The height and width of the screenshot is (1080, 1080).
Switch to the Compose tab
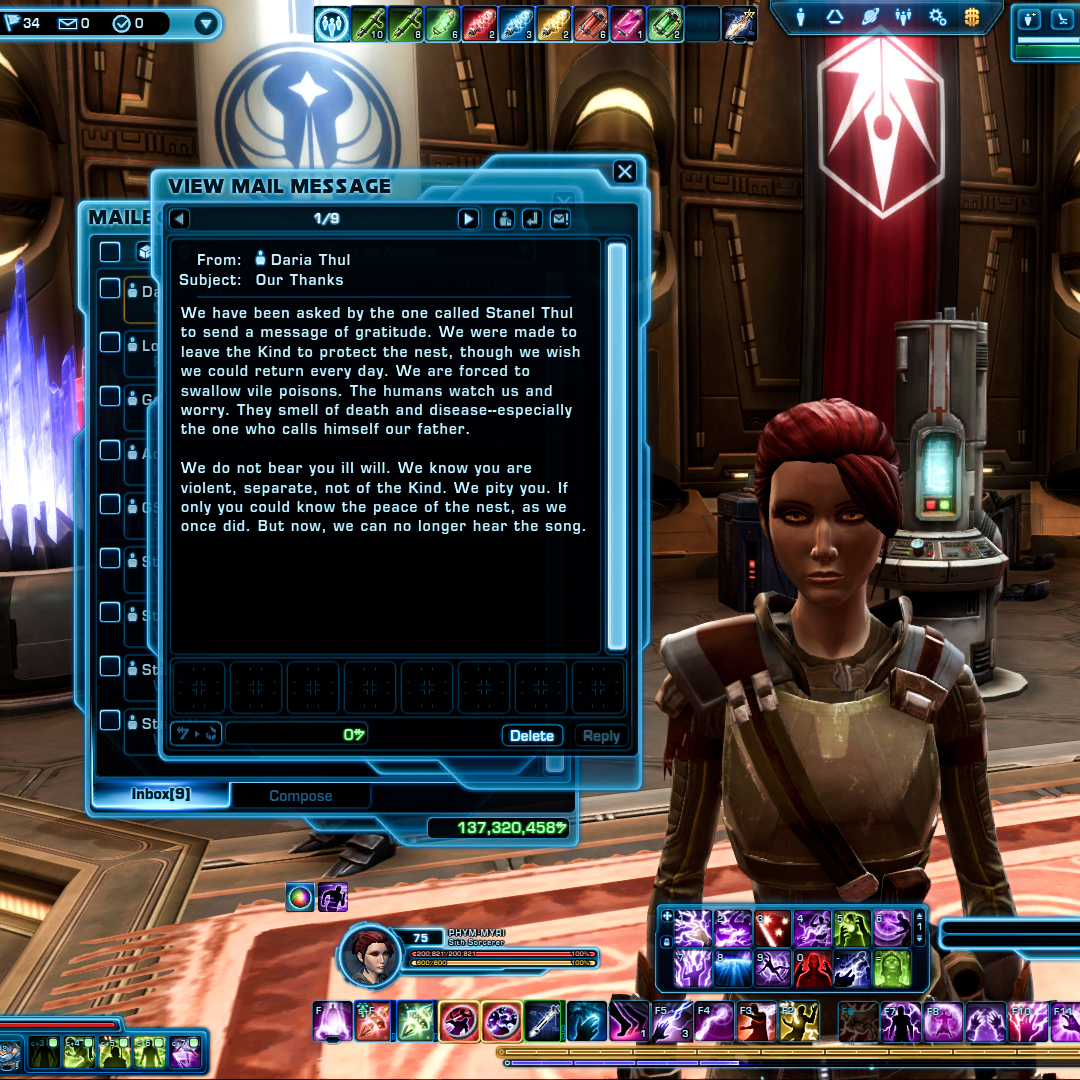coord(300,796)
